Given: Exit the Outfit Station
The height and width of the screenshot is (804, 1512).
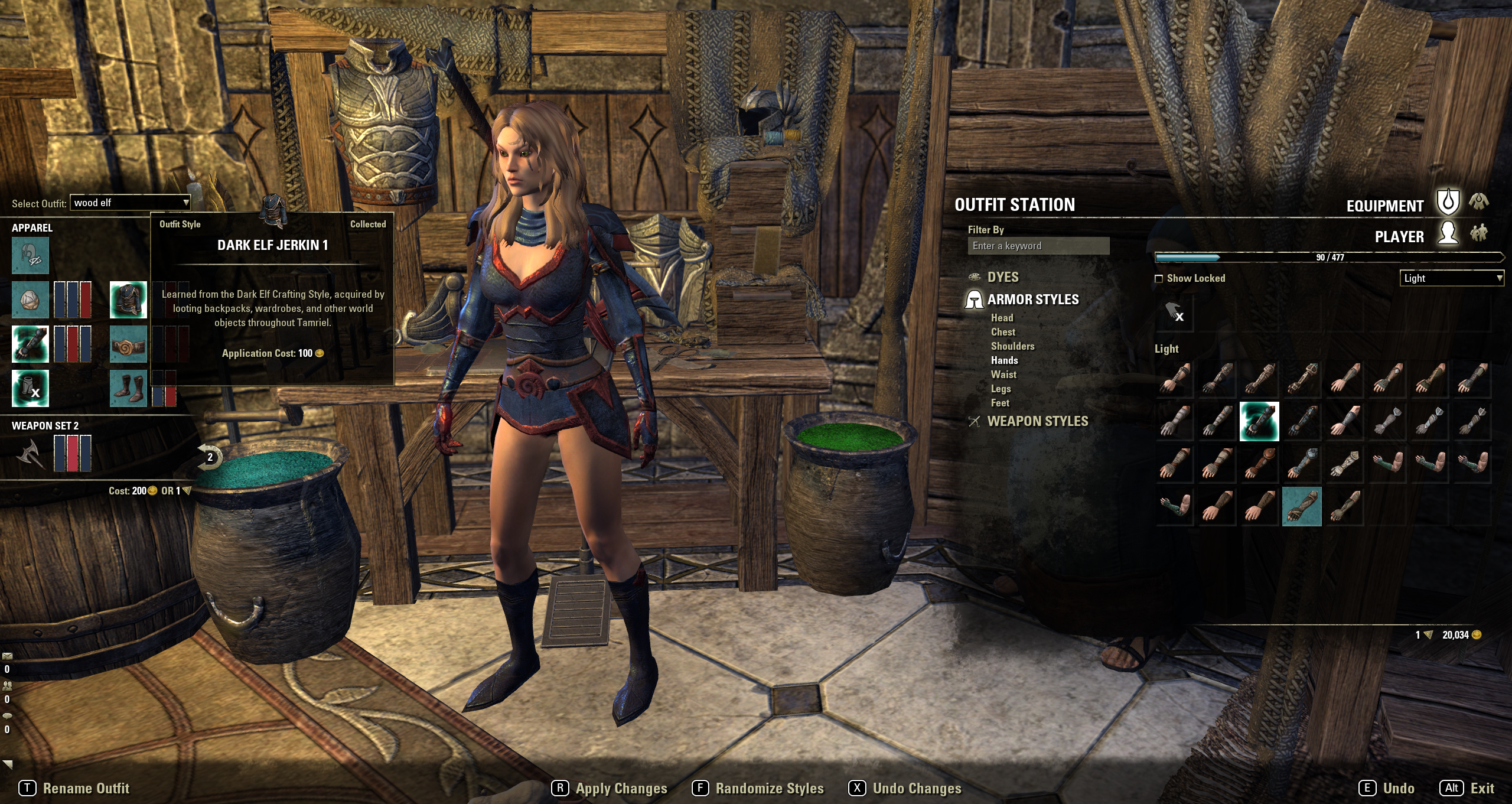Looking at the screenshot, I should pyautogui.click(x=1482, y=789).
